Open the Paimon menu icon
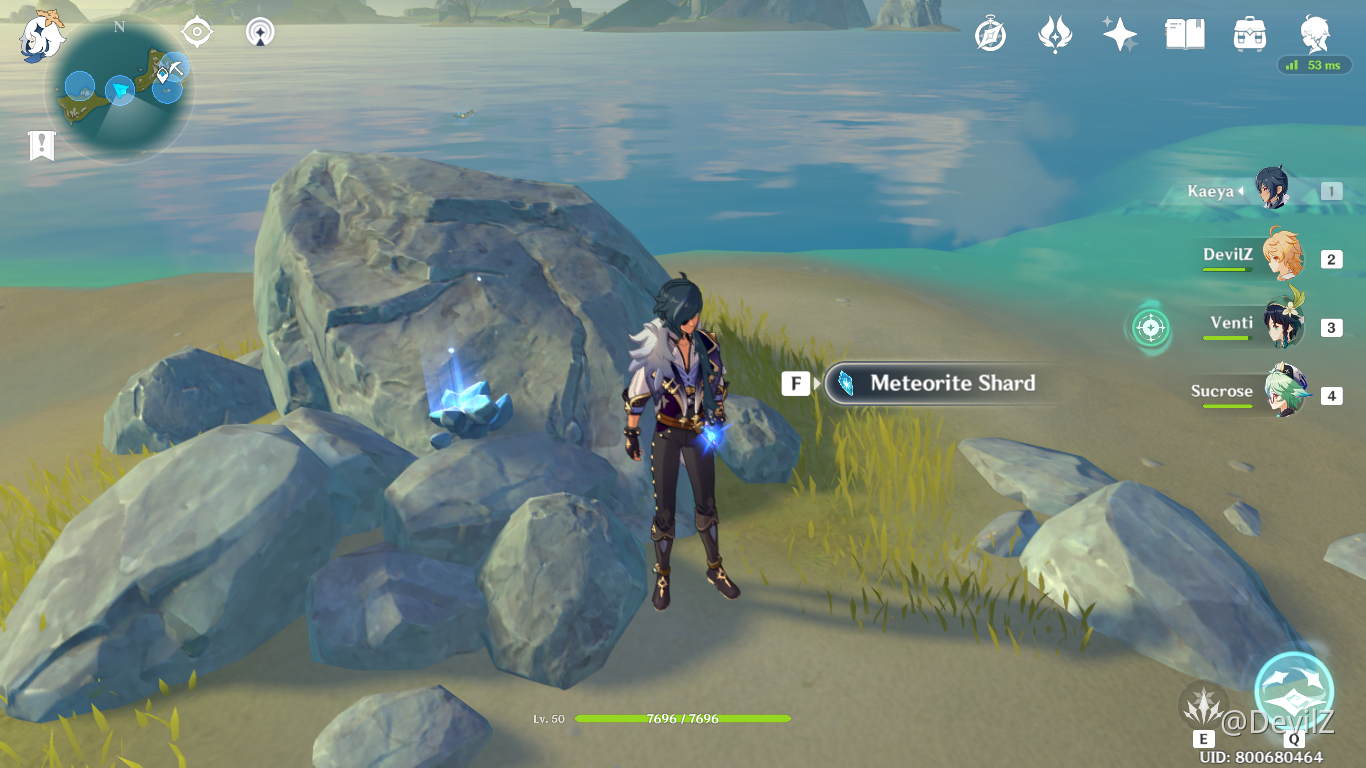Viewport: 1366px width, 768px height. 42,35
